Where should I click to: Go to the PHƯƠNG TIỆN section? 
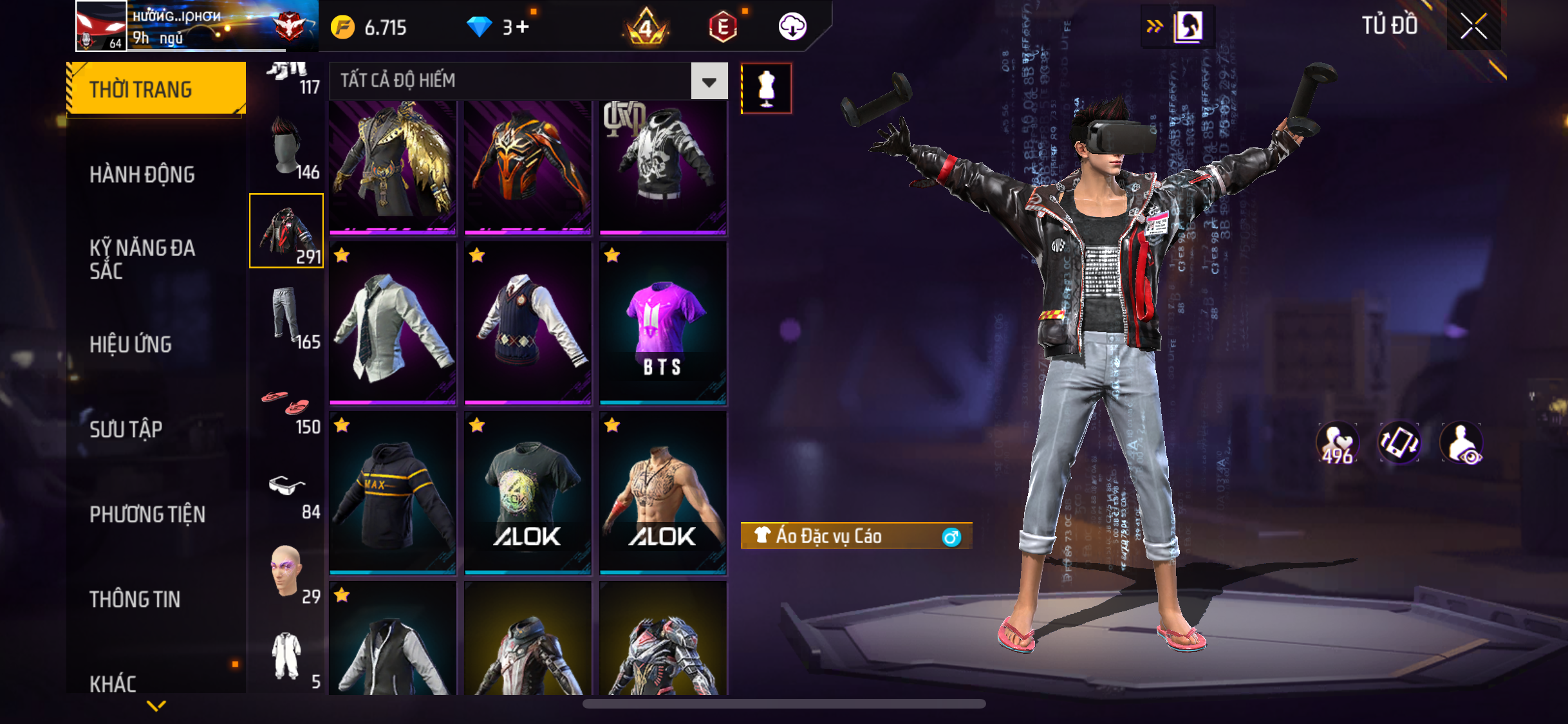(x=147, y=514)
